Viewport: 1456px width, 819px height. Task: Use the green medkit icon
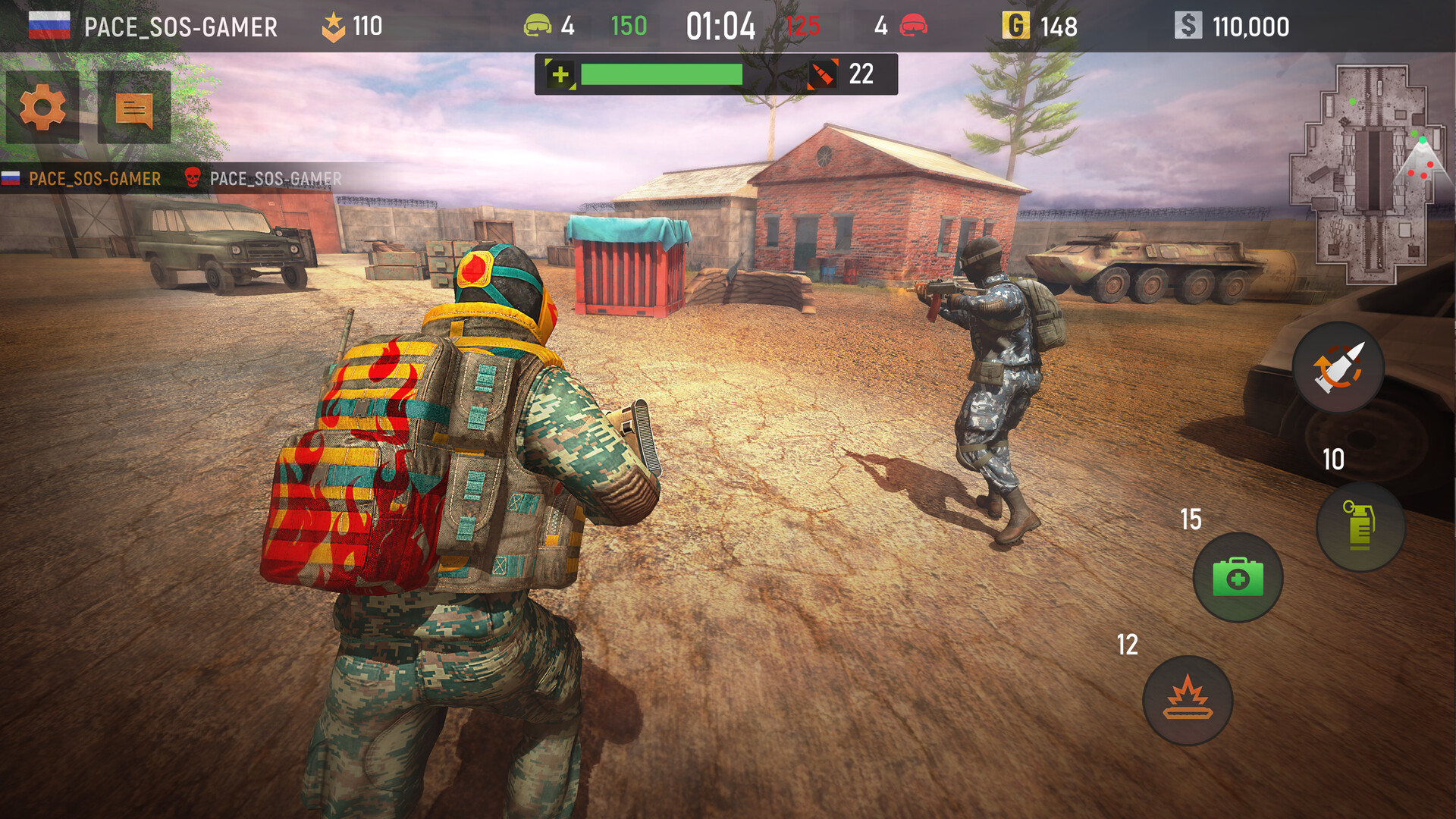(x=1237, y=578)
